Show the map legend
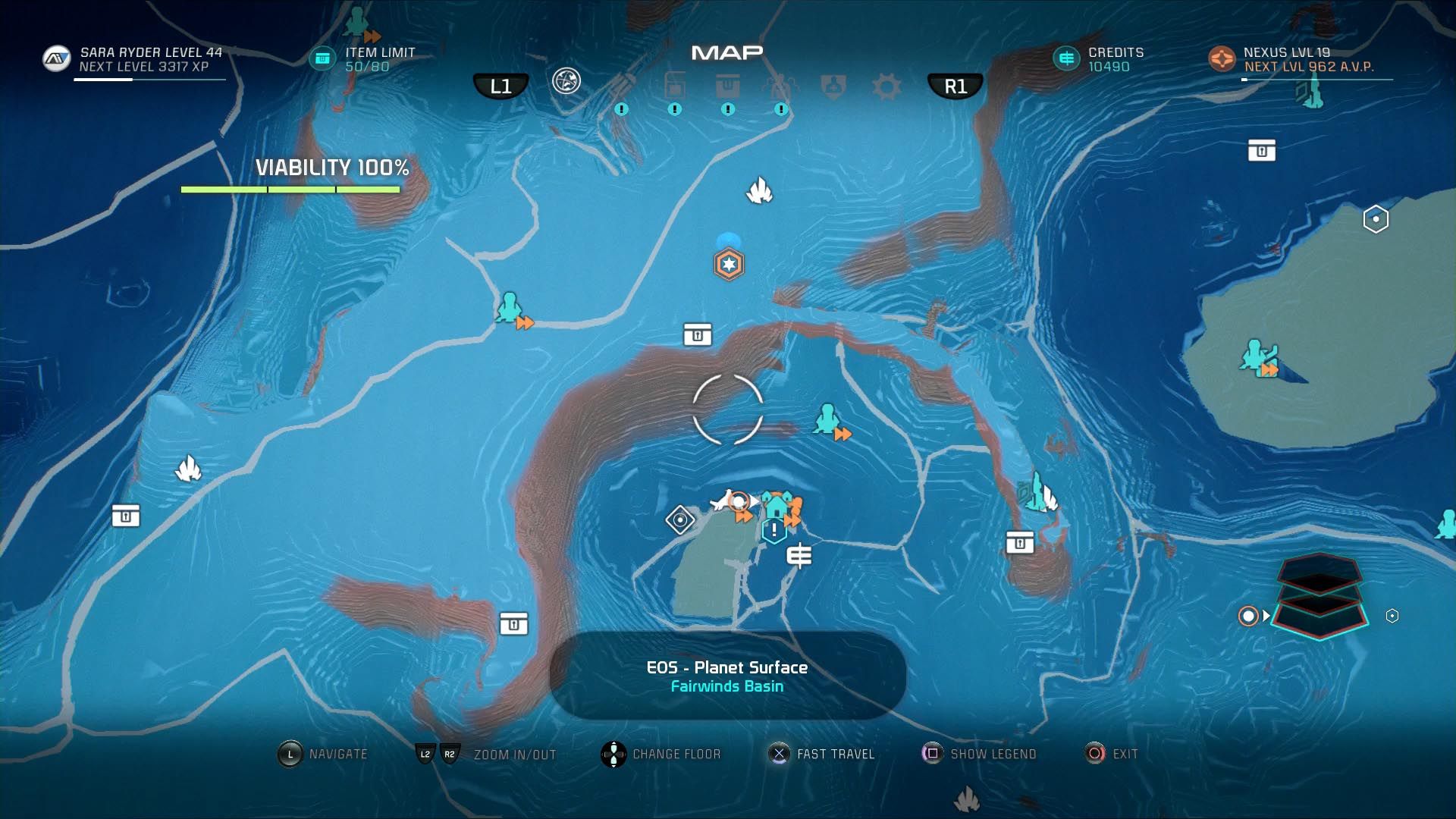This screenshot has height=819, width=1456. 932,753
